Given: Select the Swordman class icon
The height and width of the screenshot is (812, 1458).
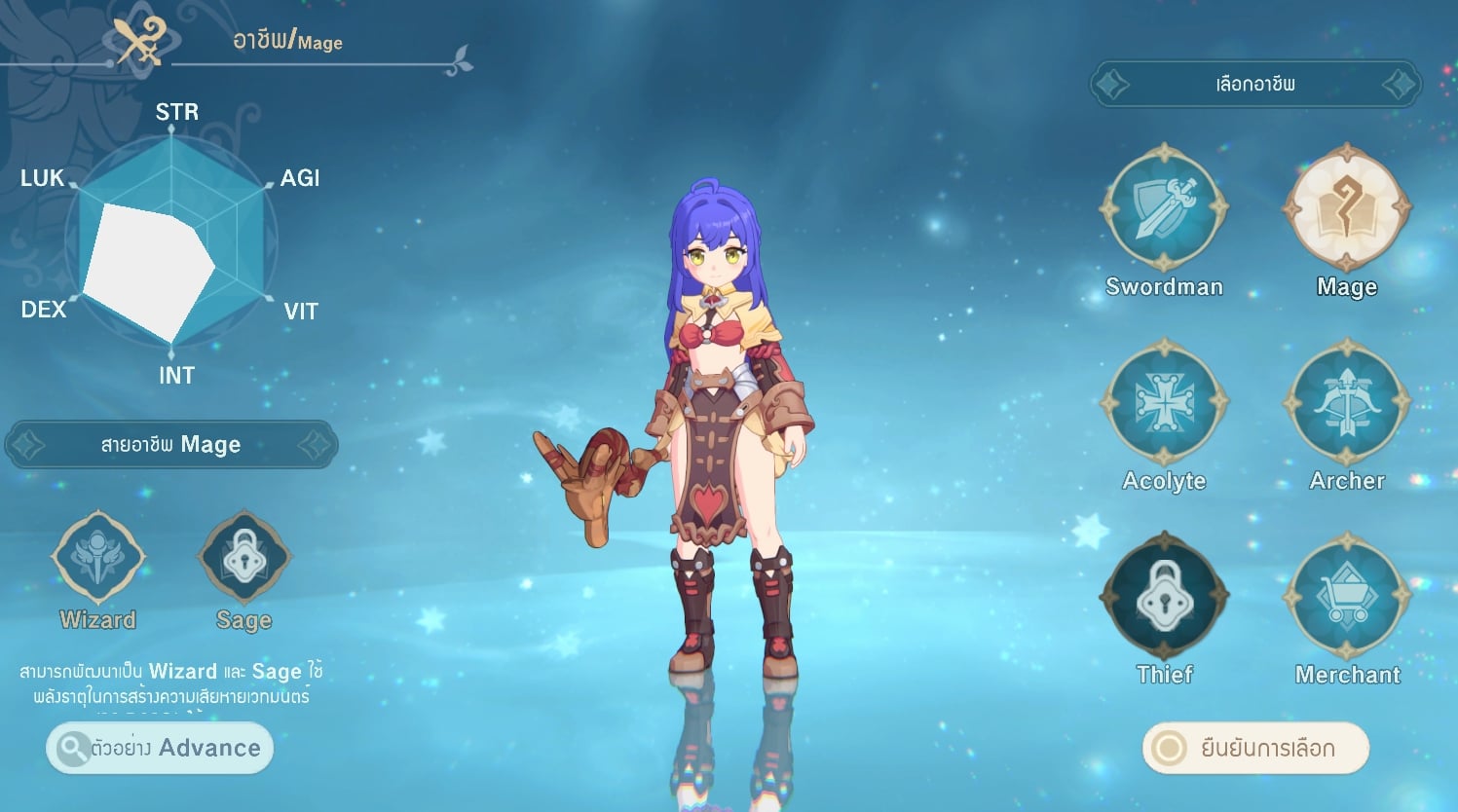Looking at the screenshot, I should click(1164, 208).
